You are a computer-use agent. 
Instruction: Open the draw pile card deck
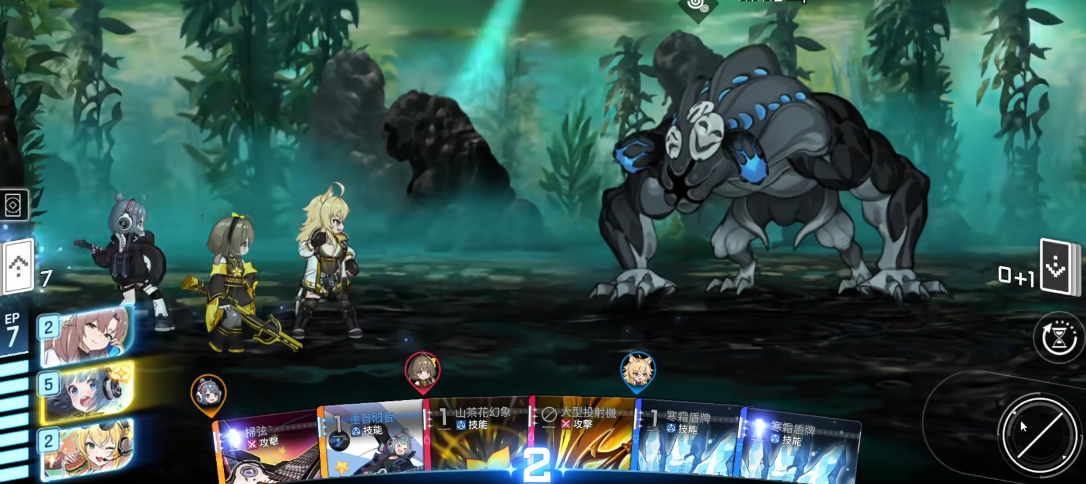point(18,268)
